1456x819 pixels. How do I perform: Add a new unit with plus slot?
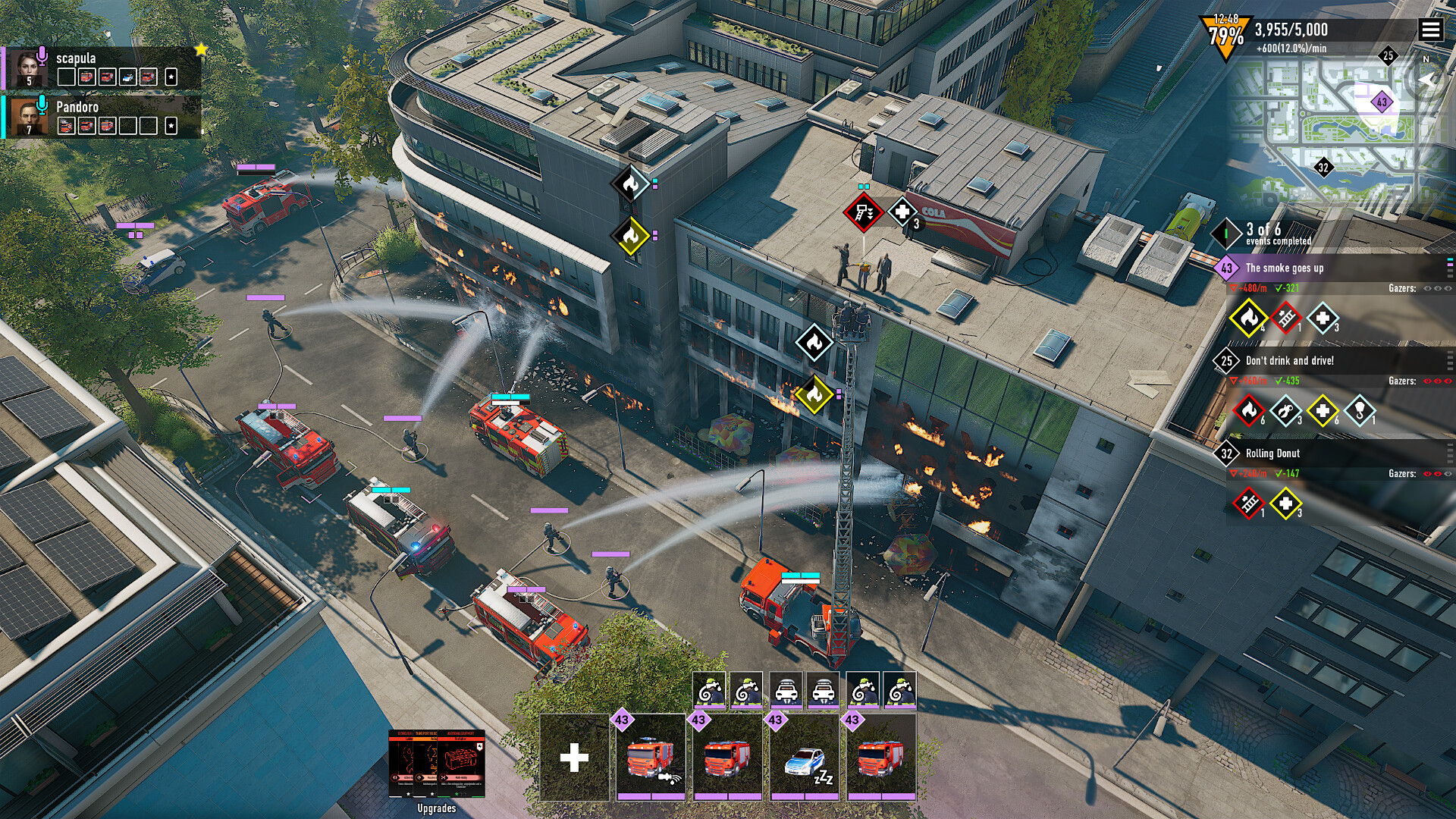tap(574, 757)
